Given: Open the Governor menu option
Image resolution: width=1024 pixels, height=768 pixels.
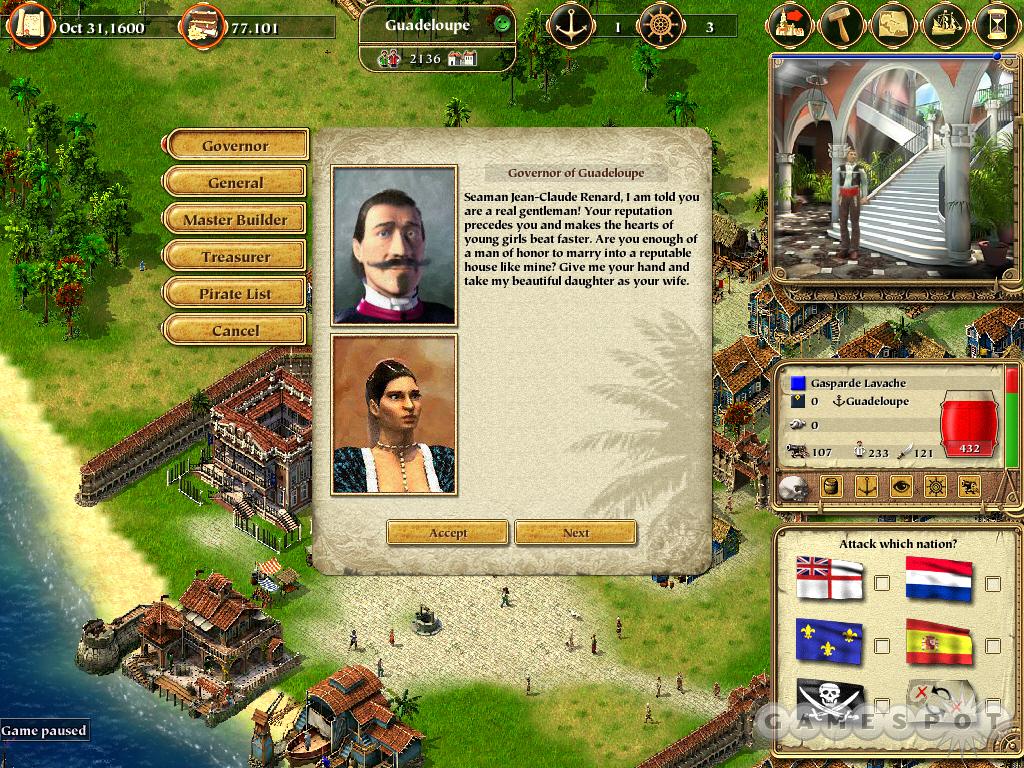Looking at the screenshot, I should (x=235, y=146).
